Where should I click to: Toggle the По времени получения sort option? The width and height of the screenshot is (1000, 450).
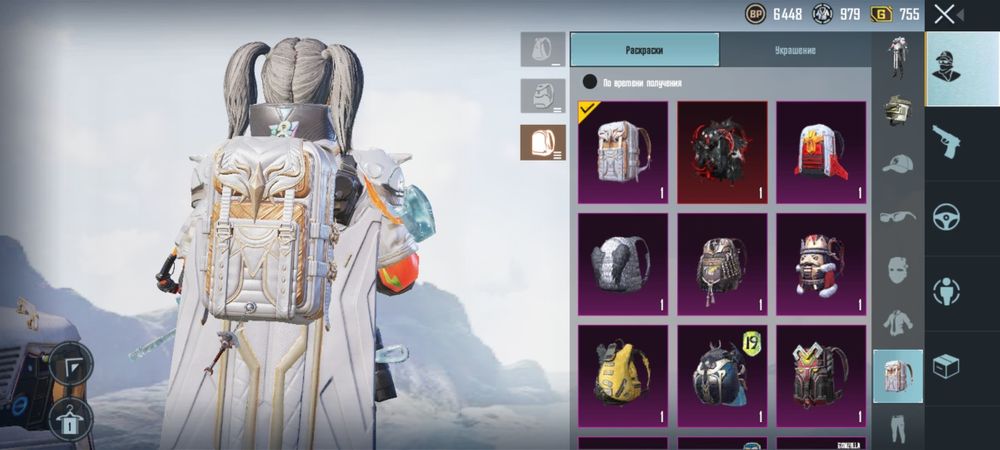[590, 82]
